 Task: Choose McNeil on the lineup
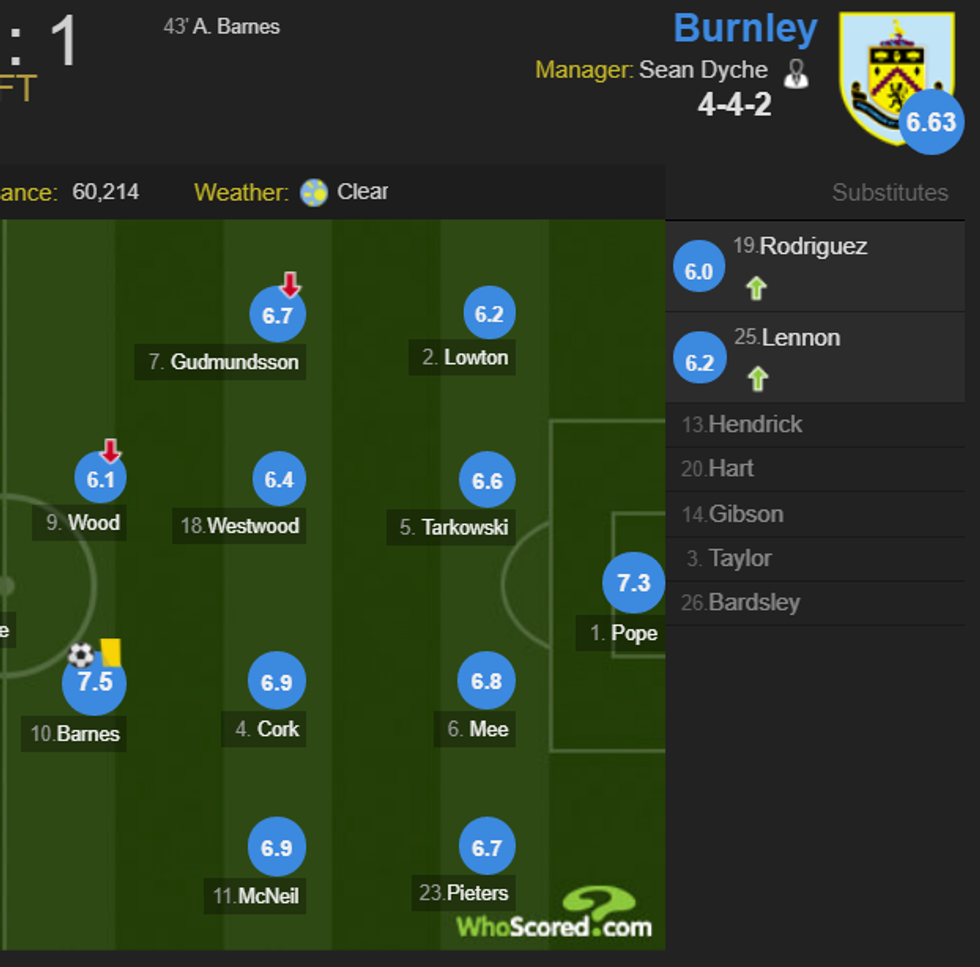[x=276, y=848]
